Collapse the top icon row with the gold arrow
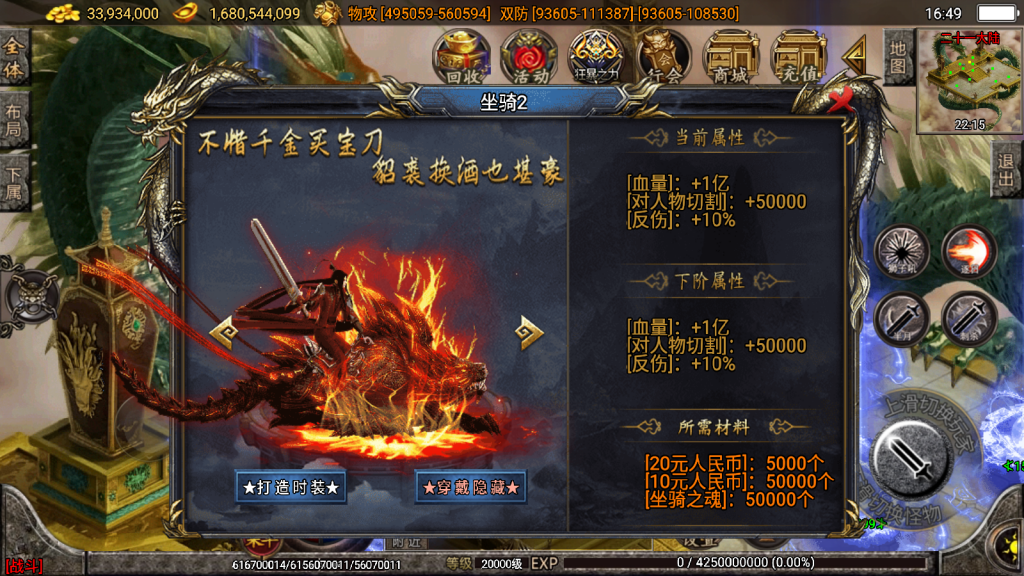The height and width of the screenshot is (576, 1024). click(856, 56)
